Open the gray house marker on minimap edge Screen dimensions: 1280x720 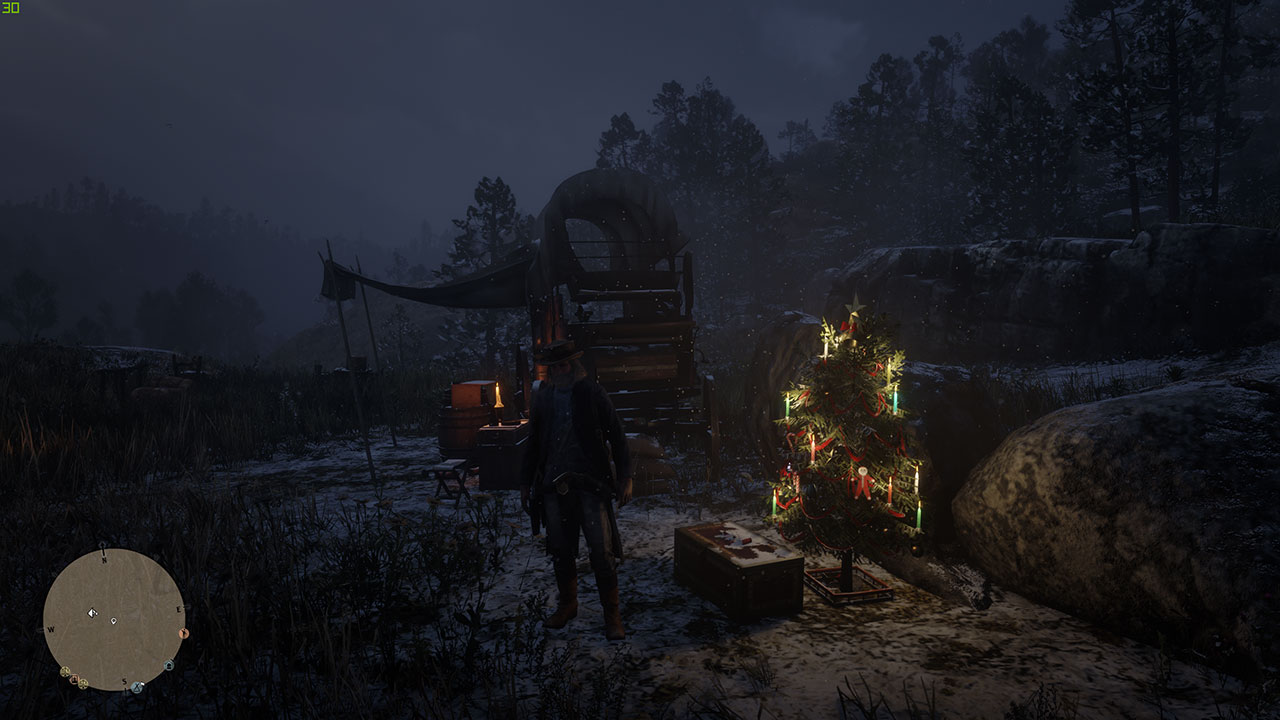click(x=169, y=665)
